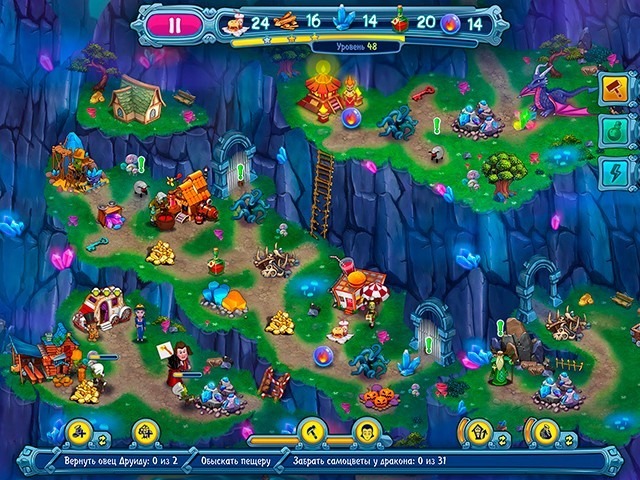Click the first yellow icon at bottom left
Viewport: 640px width, 480px height.
(x=79, y=433)
